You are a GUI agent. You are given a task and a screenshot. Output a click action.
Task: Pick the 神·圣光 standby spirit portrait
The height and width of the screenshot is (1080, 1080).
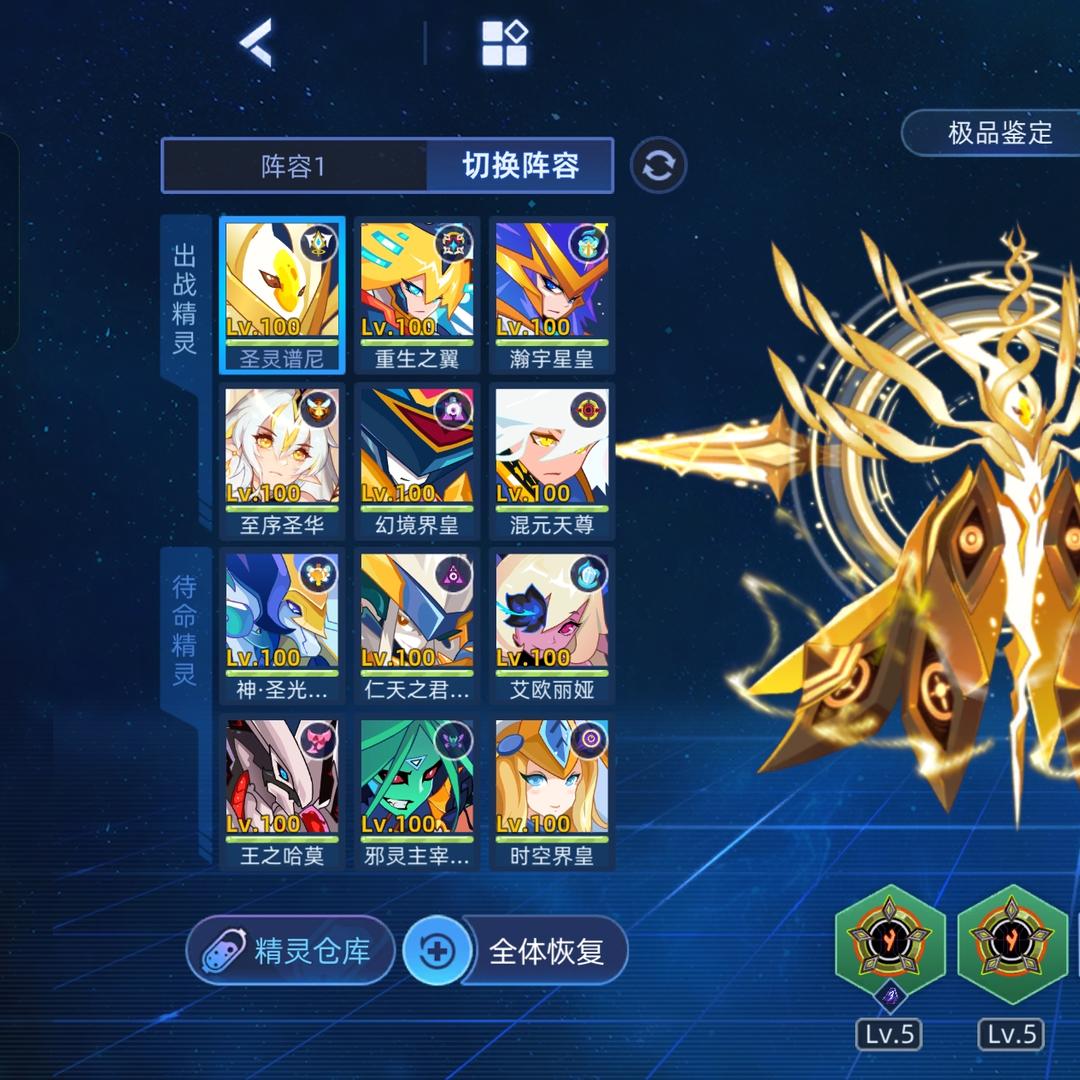pyautogui.click(x=282, y=626)
